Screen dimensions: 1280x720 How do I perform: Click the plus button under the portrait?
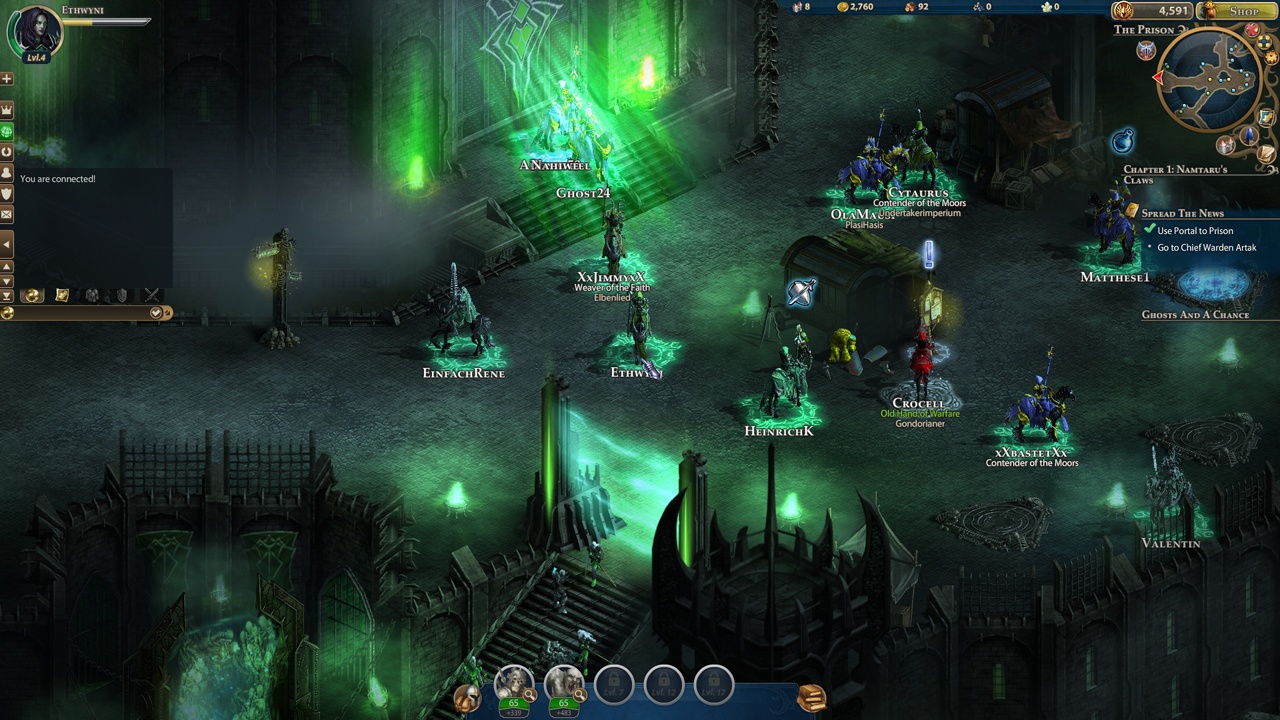pos(7,79)
